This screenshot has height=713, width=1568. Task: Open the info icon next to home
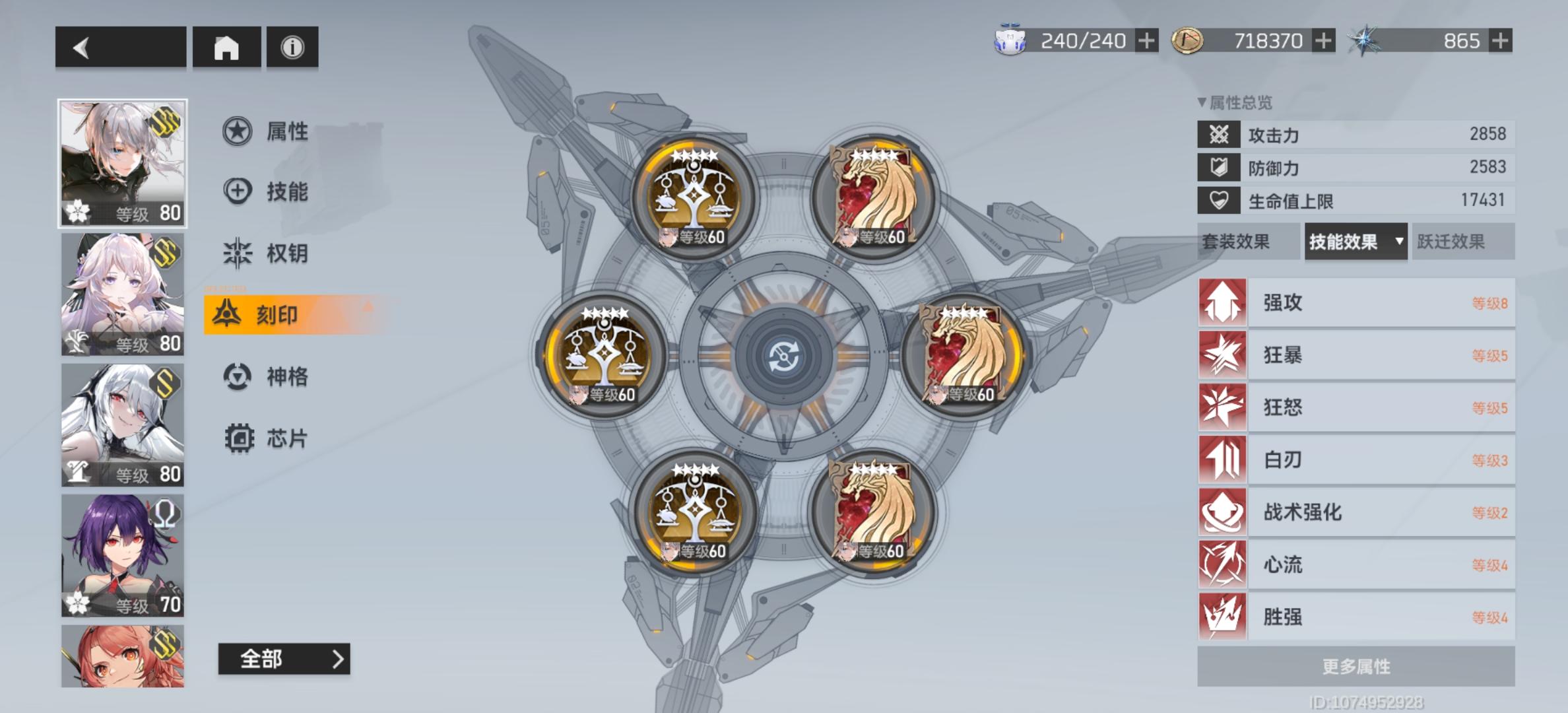coord(292,46)
